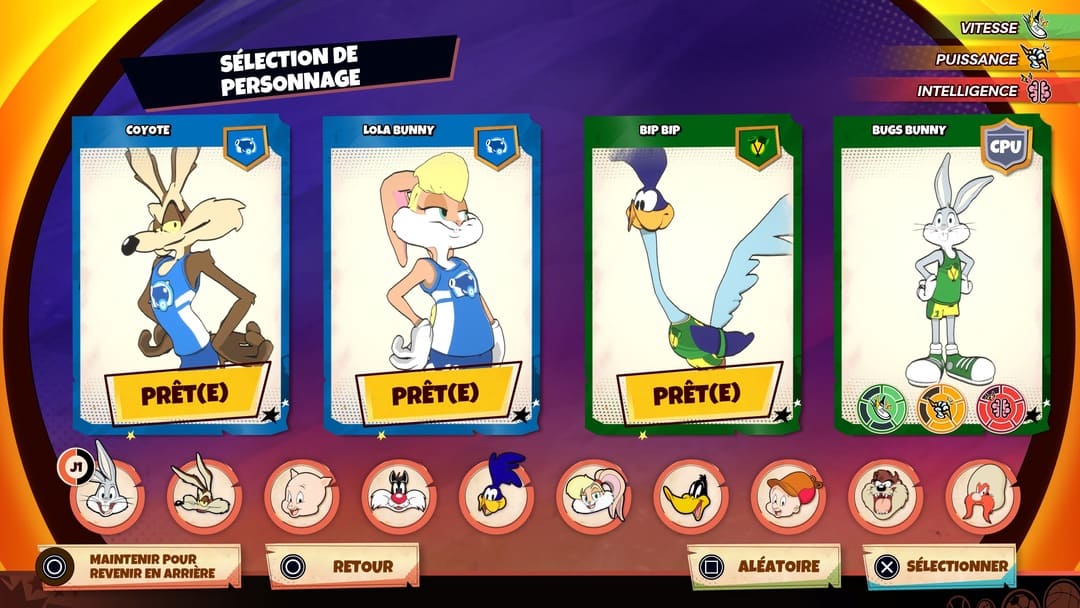Select Bugs Bunny's red intelligence stat icon

click(x=1001, y=408)
